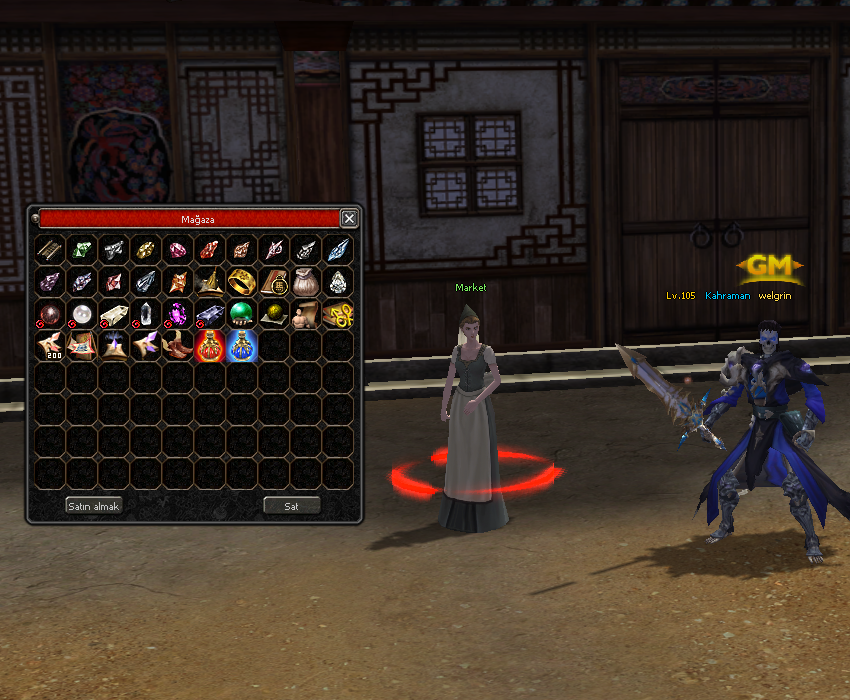This screenshot has width=850, height=700.
Task: Pick the golden gender symbols item
Action: [337, 314]
